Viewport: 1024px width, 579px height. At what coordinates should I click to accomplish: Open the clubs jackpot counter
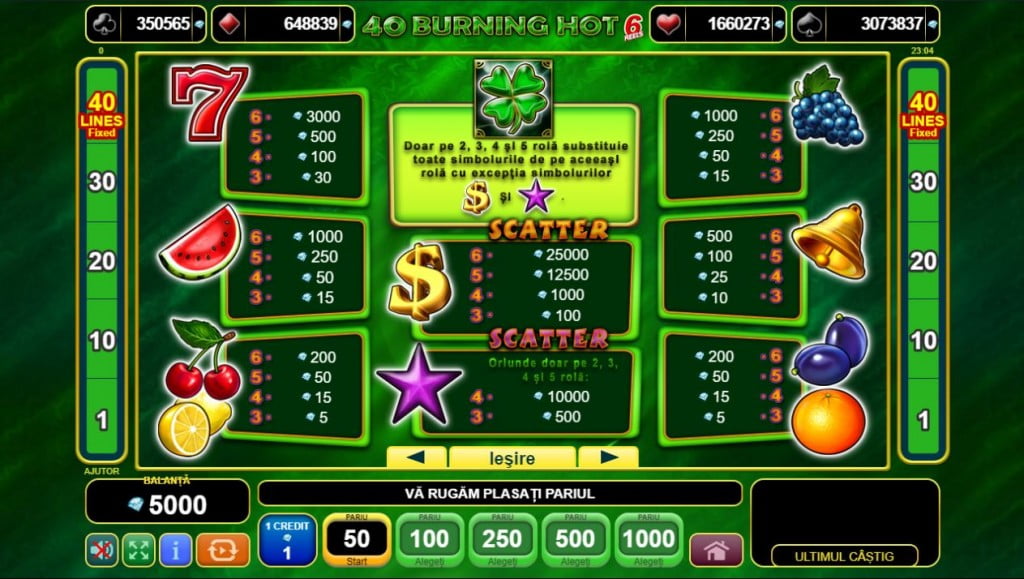point(147,24)
